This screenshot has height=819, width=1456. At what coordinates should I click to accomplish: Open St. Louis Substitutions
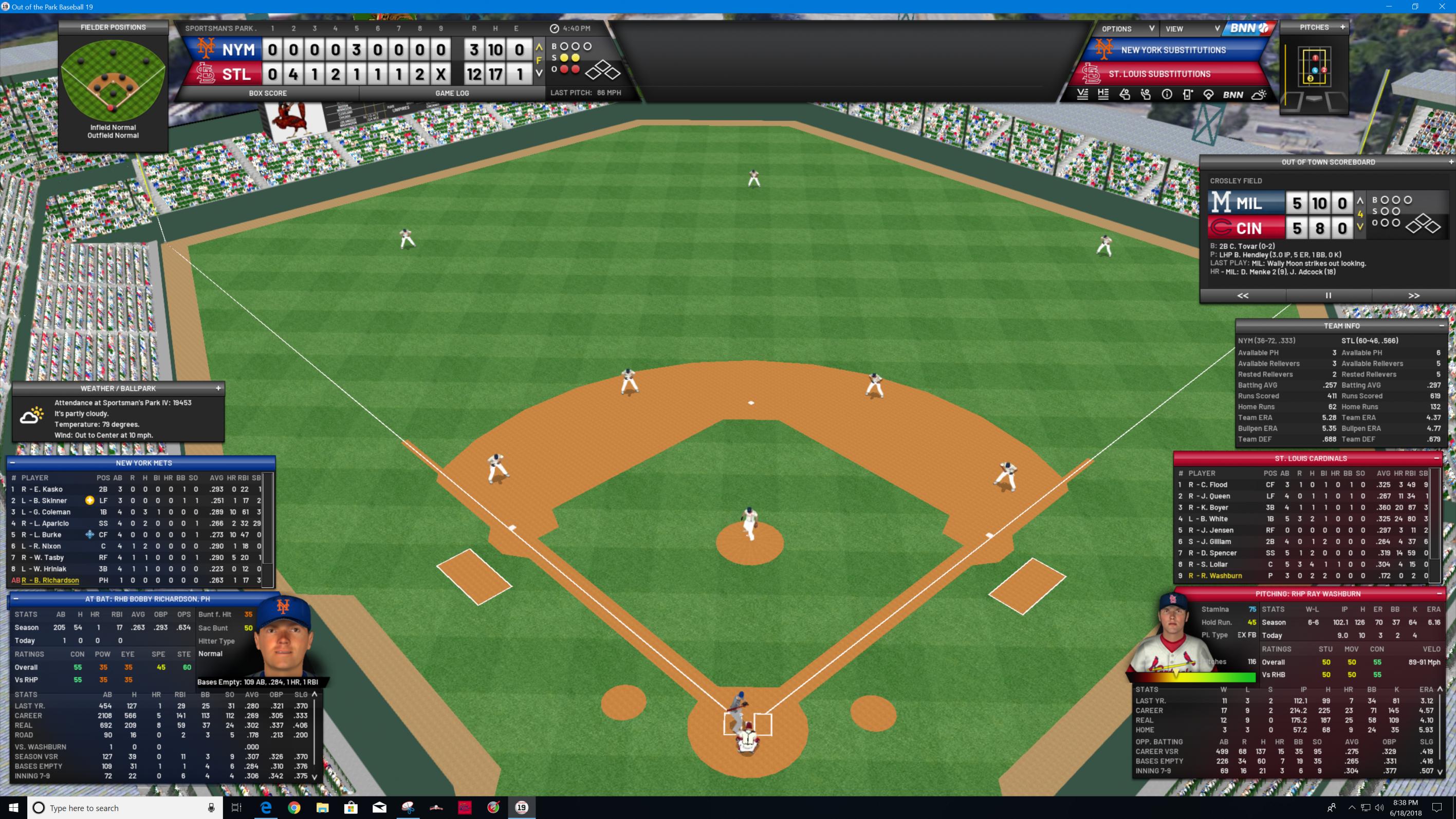pyautogui.click(x=1159, y=74)
